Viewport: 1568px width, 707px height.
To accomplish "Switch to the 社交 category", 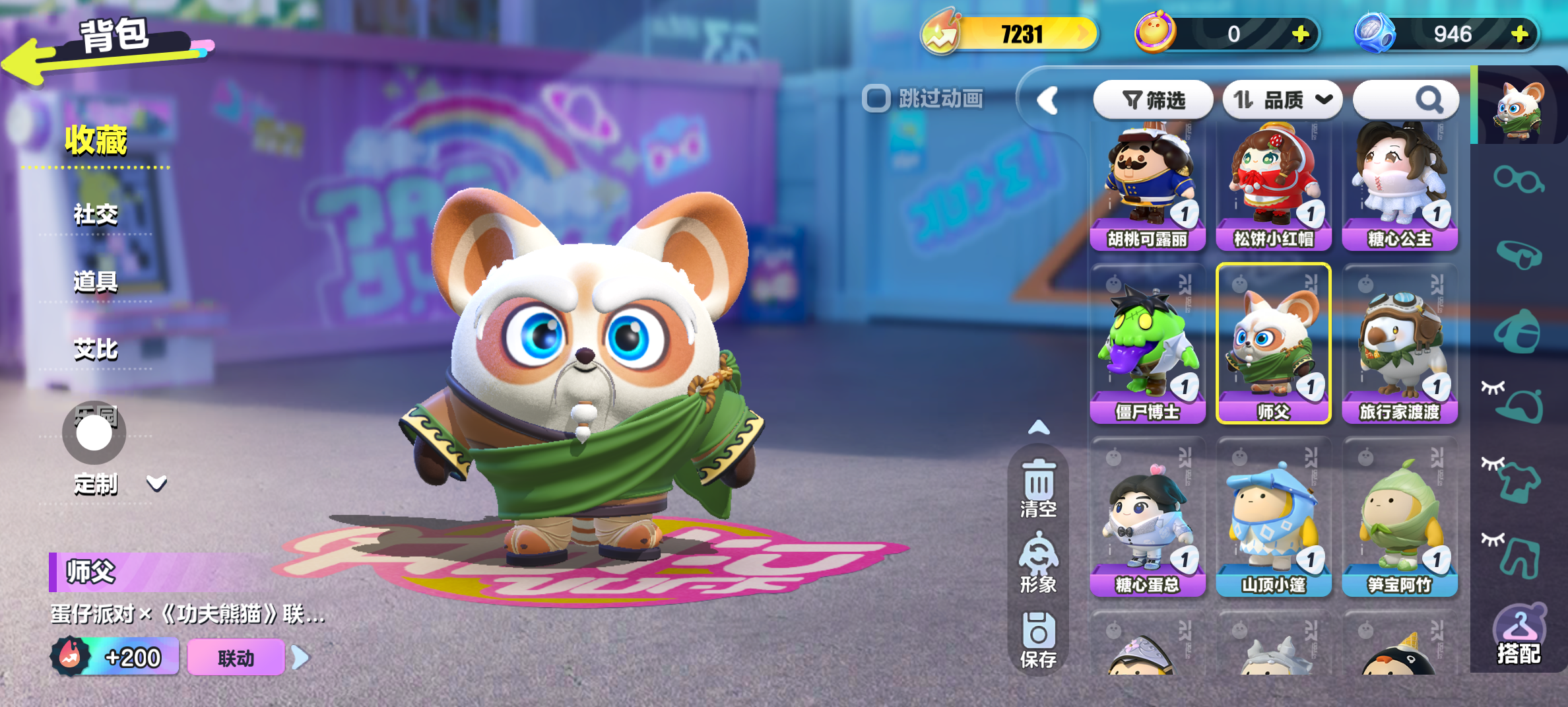I will point(96,215).
